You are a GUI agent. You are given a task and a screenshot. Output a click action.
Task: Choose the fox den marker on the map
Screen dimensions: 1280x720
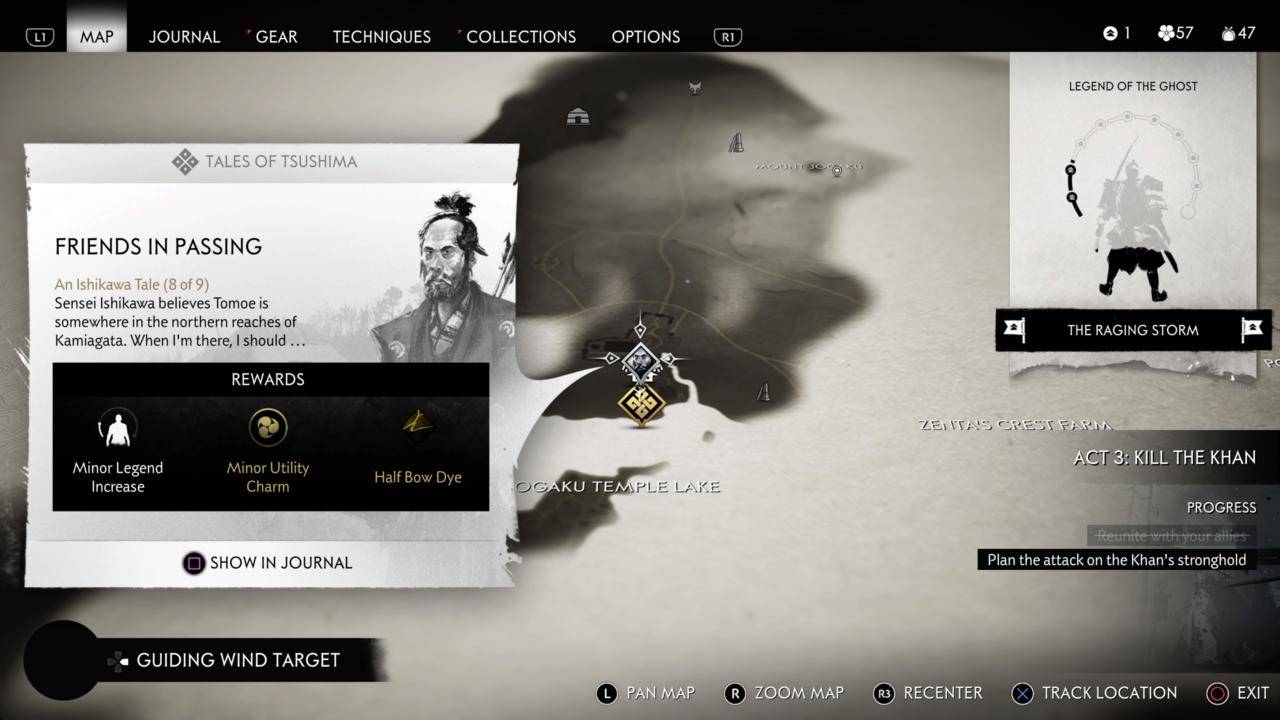(x=695, y=89)
